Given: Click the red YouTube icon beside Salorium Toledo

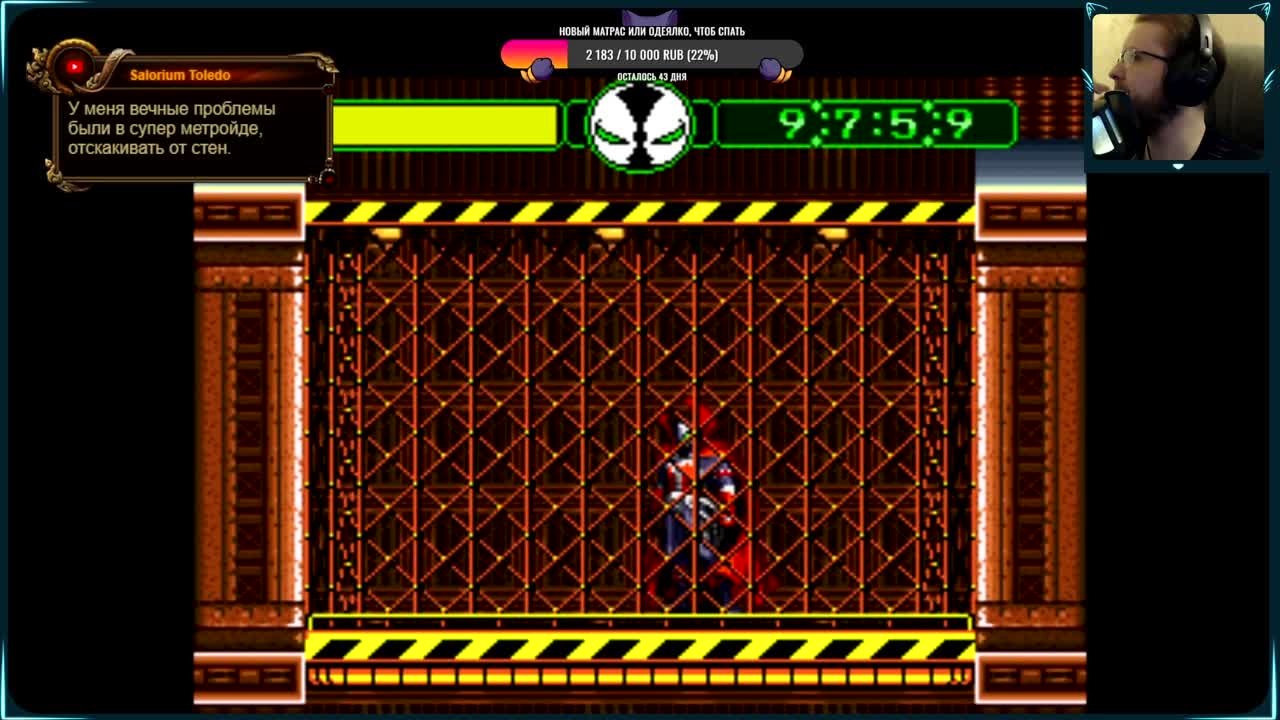Looking at the screenshot, I should click(75, 68).
